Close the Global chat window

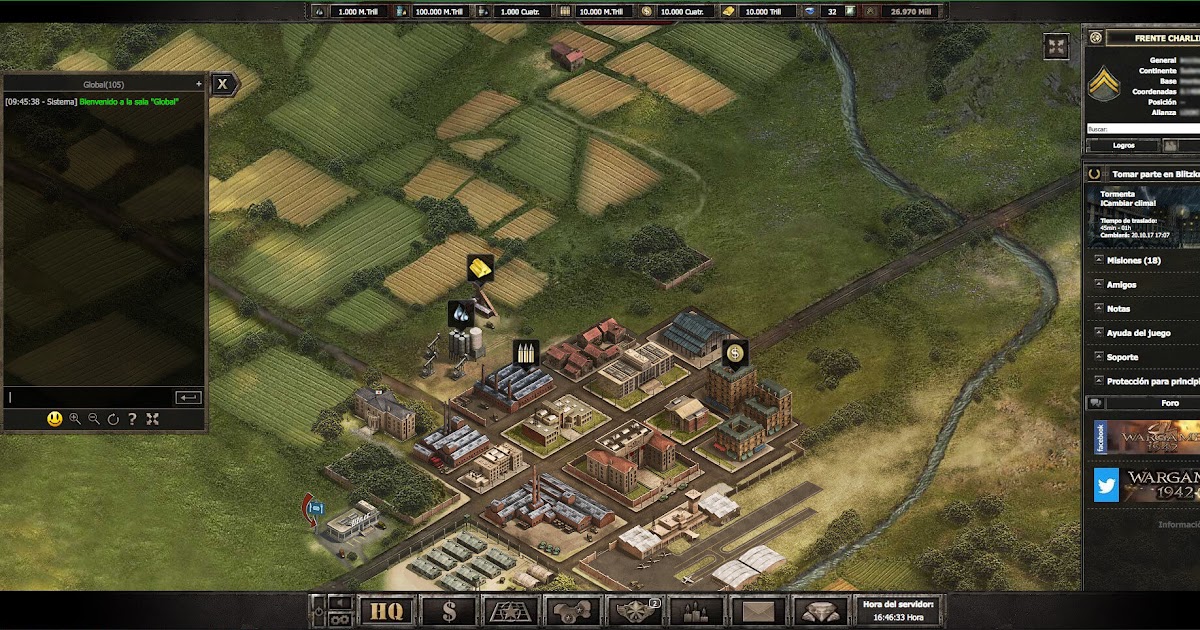(x=223, y=84)
